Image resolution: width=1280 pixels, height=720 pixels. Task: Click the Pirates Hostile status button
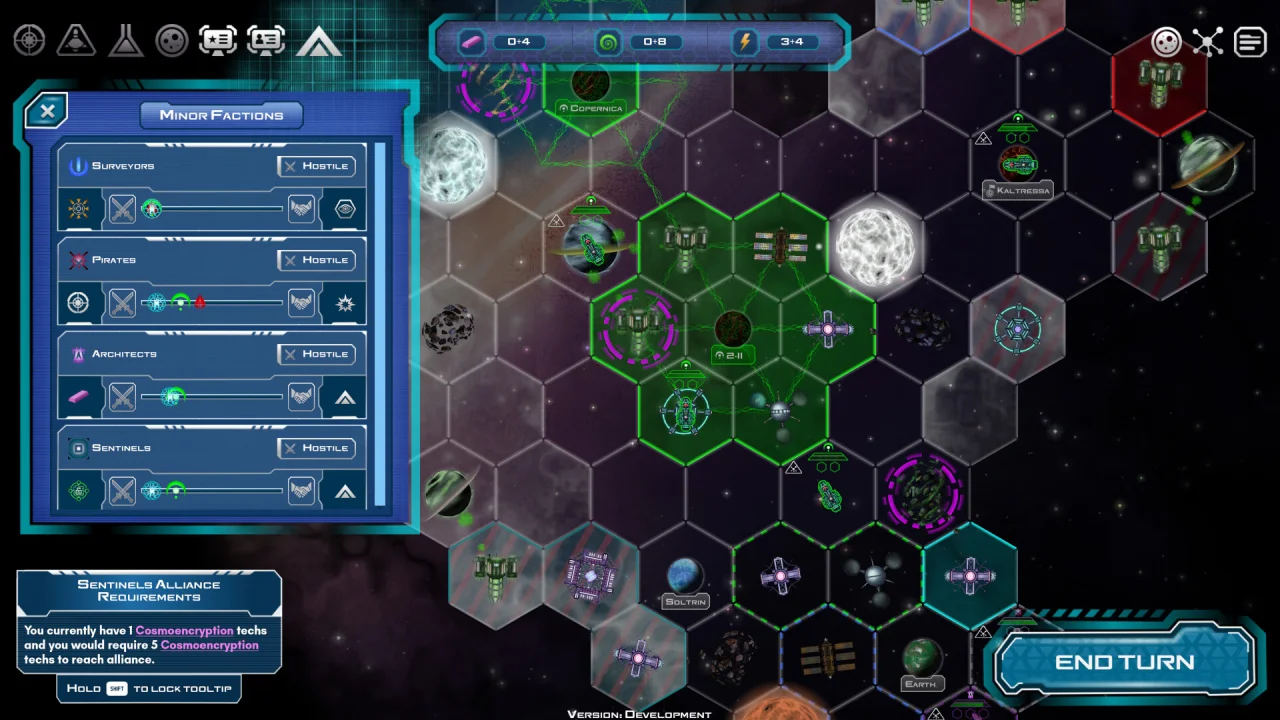[x=317, y=260]
